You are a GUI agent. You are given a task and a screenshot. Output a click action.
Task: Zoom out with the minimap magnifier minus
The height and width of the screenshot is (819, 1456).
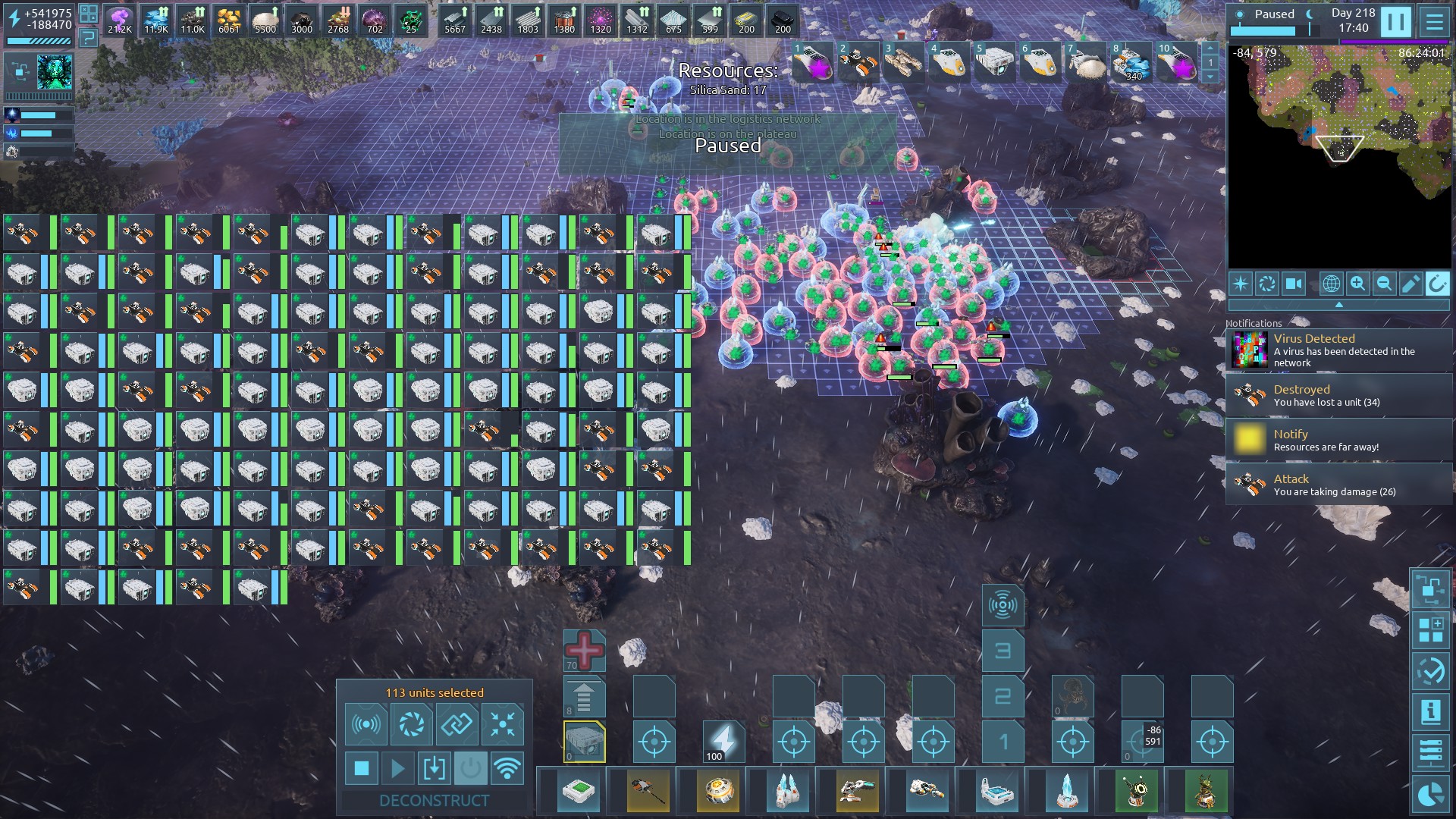pyautogui.click(x=1384, y=284)
